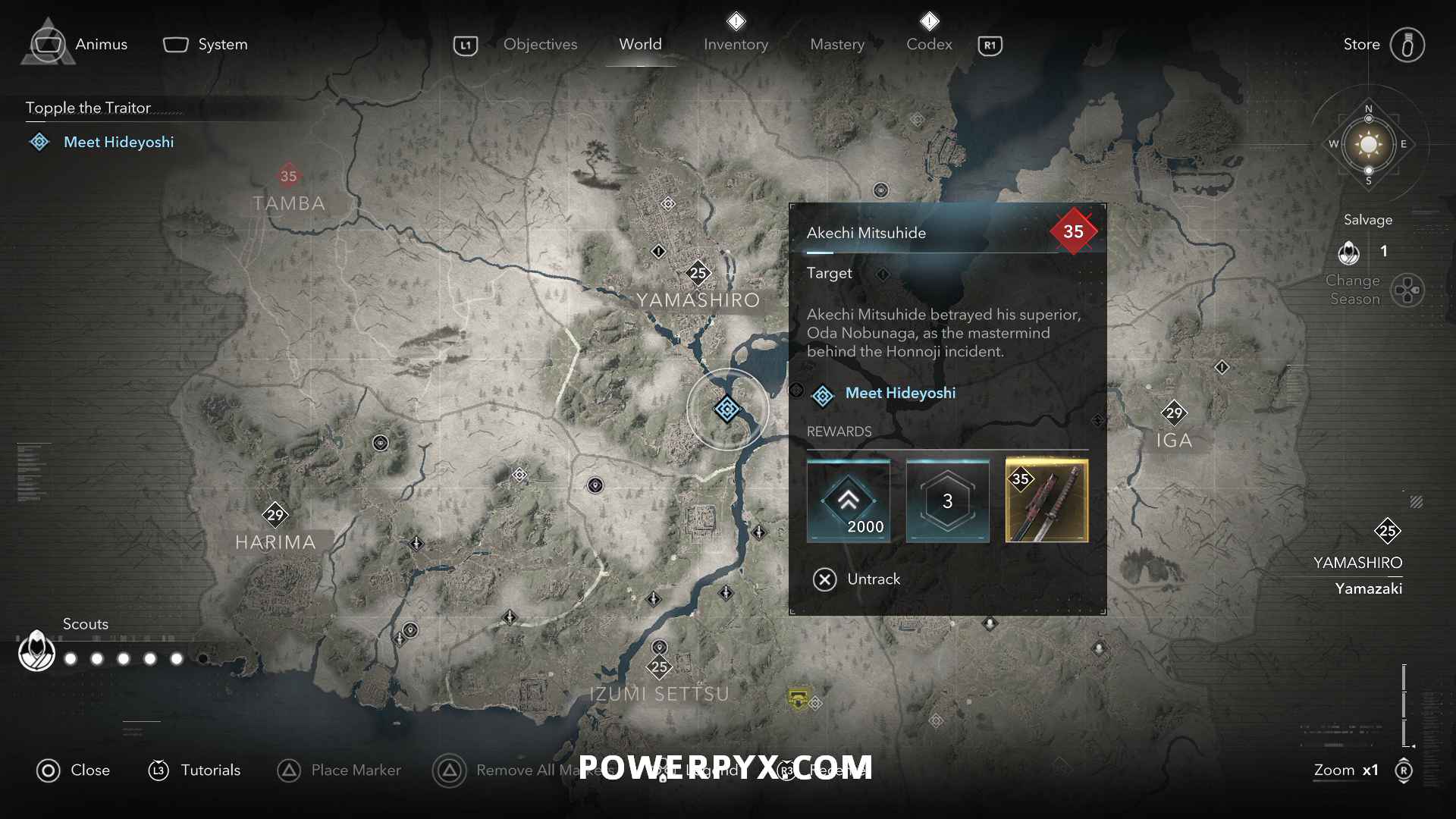Click the Animus icon
Image resolution: width=1456 pixels, height=819 pixels.
pos(47,43)
